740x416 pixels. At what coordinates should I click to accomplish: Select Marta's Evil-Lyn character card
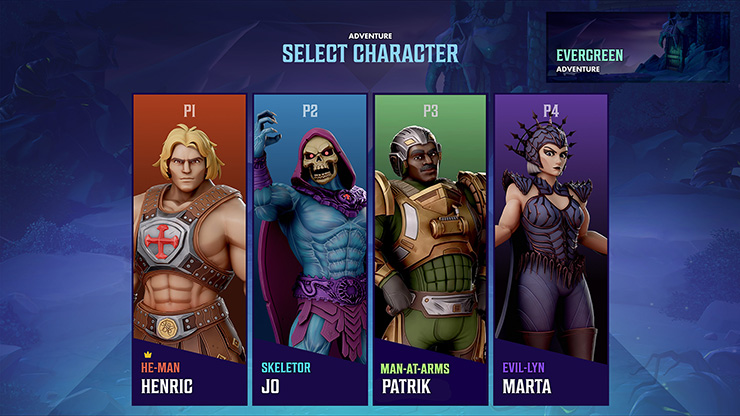[551, 249]
